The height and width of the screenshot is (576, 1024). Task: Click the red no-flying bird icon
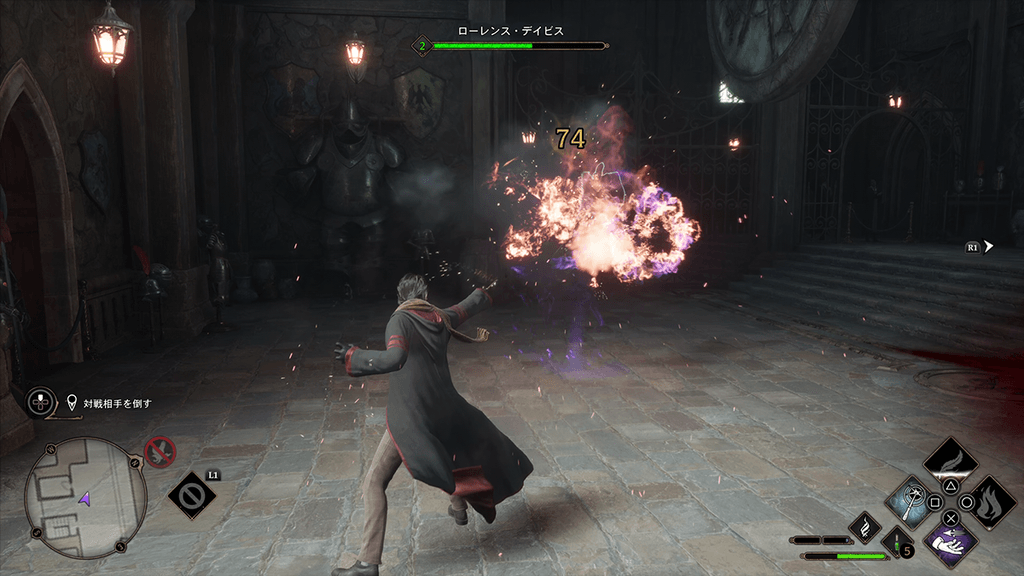[x=160, y=453]
